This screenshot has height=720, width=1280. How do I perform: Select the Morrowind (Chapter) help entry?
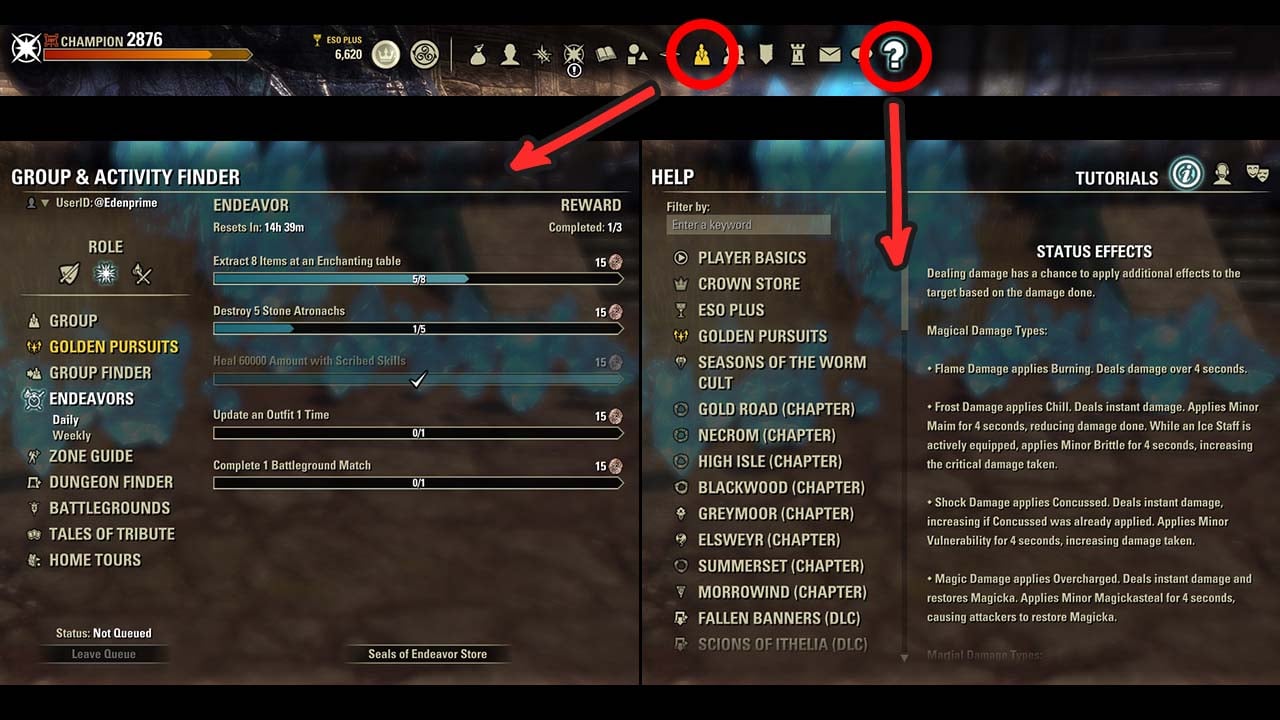pos(781,592)
